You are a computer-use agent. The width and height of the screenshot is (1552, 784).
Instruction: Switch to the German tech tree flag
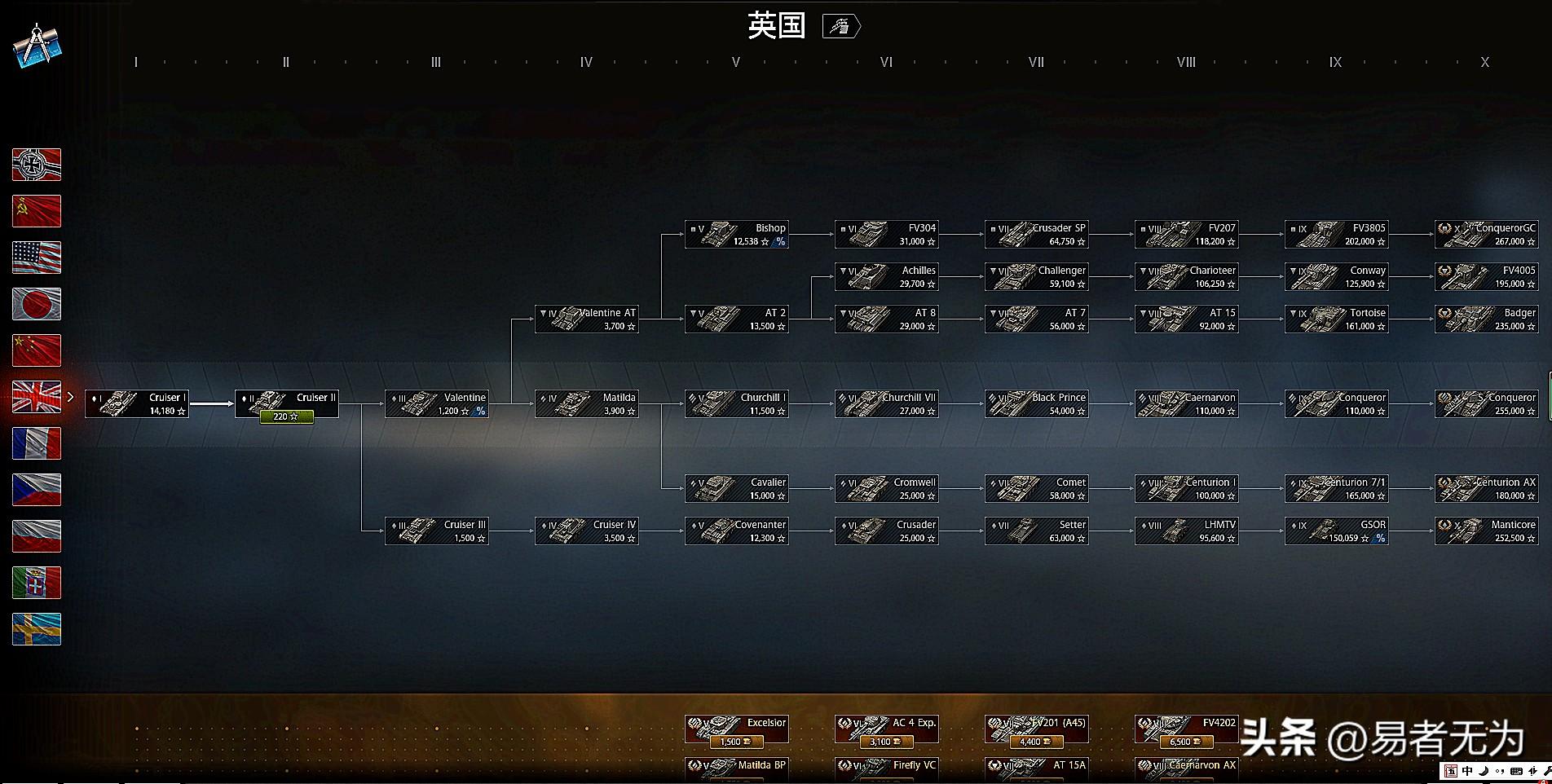coord(37,165)
